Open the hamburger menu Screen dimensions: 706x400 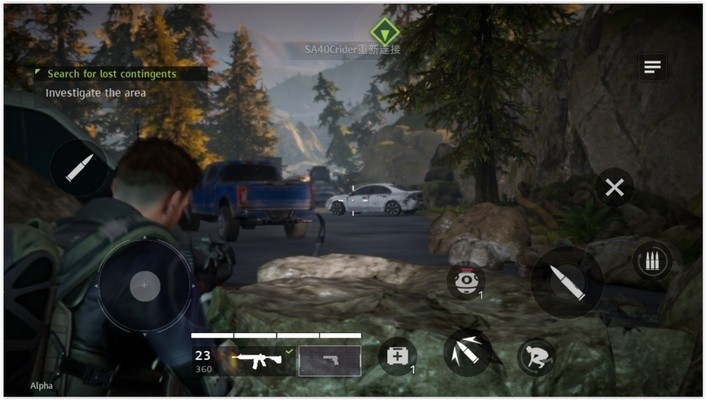pyautogui.click(x=653, y=67)
